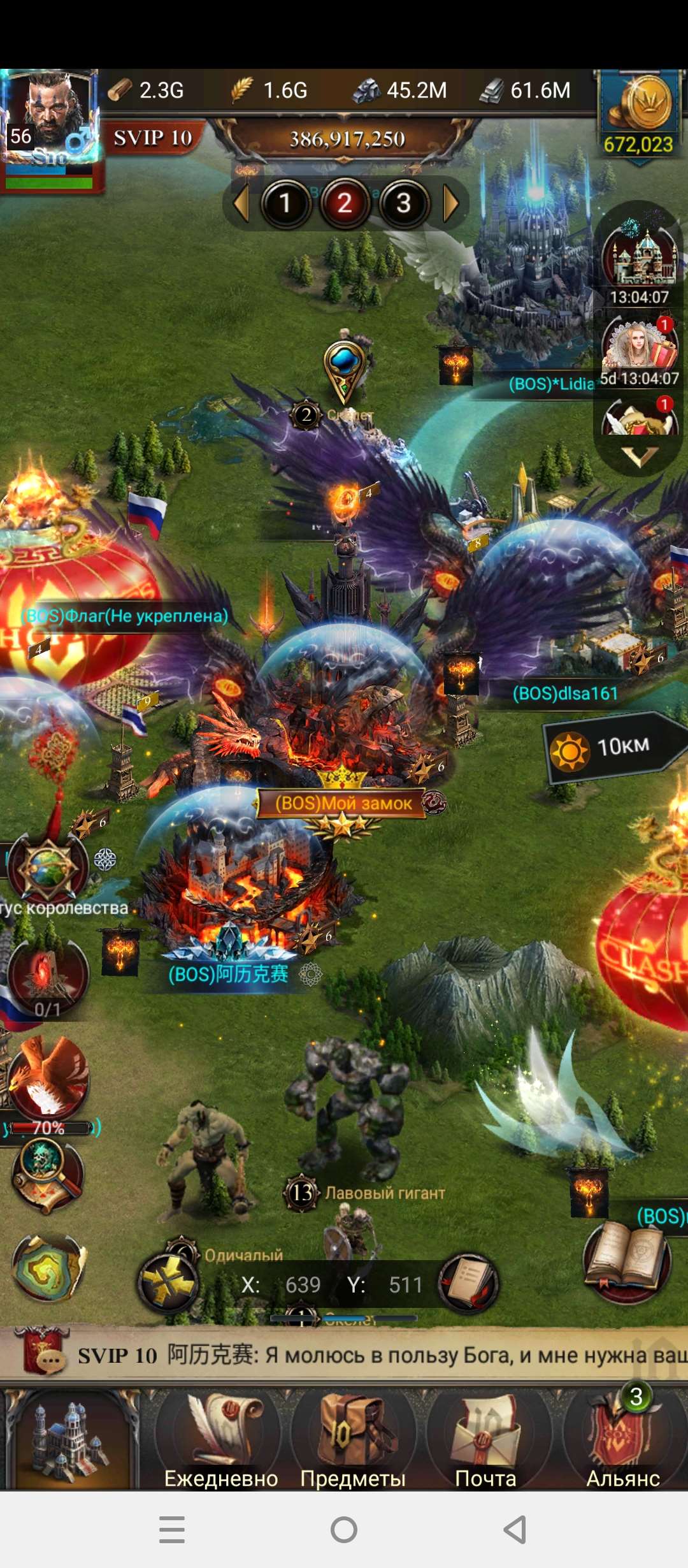Select march preset number 2
The height and width of the screenshot is (1568, 688).
tap(345, 204)
